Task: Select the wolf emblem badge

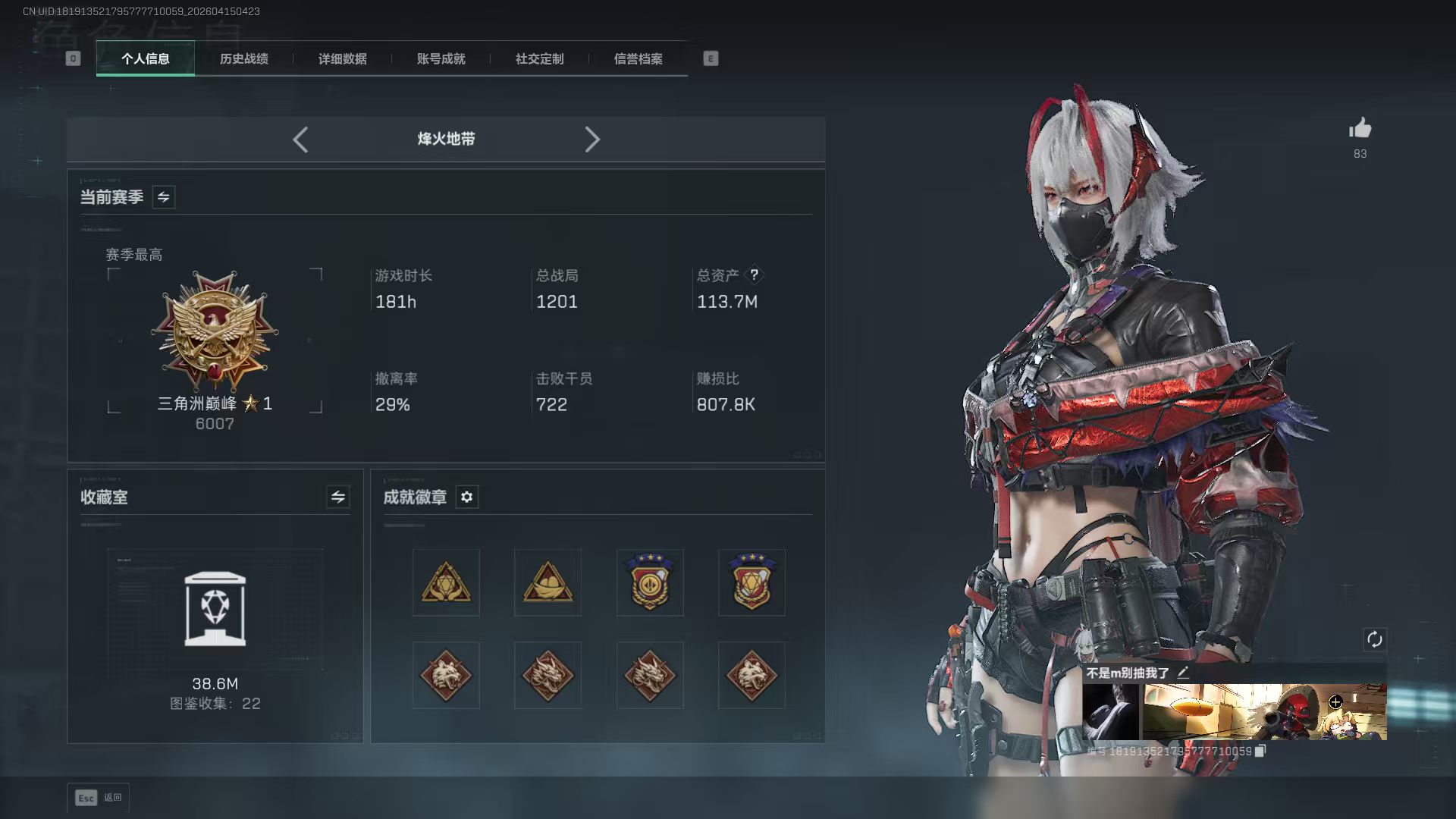Action: point(445,675)
